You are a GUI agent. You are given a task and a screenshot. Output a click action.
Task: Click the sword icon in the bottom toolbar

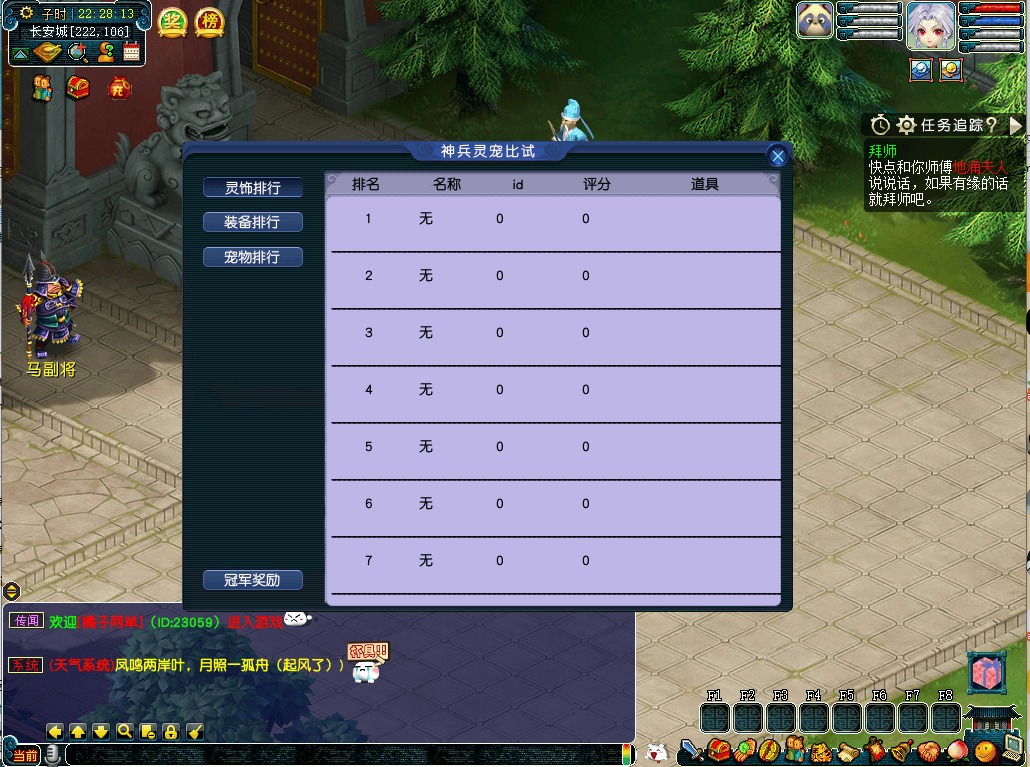[x=690, y=749]
